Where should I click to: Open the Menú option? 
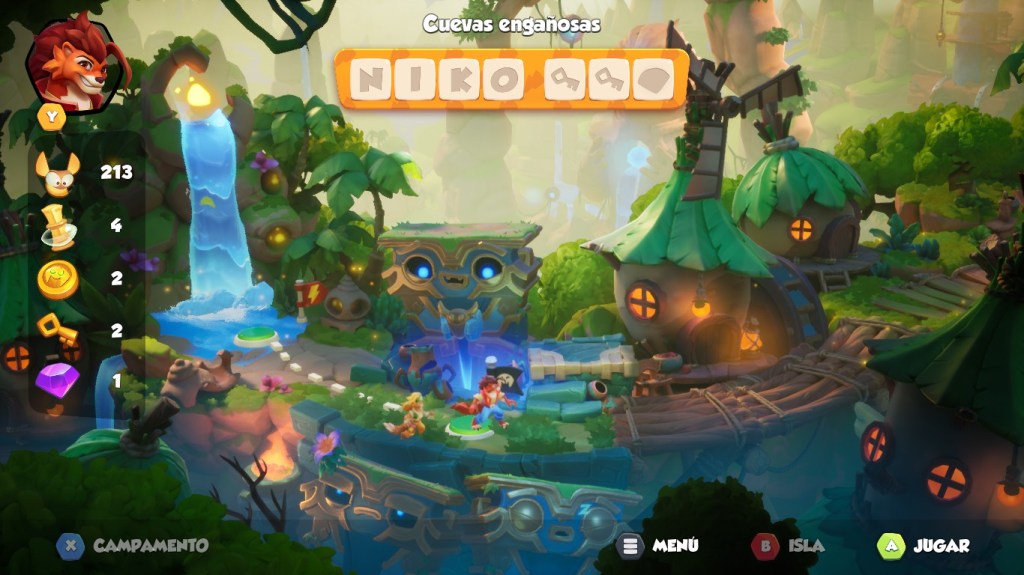659,545
